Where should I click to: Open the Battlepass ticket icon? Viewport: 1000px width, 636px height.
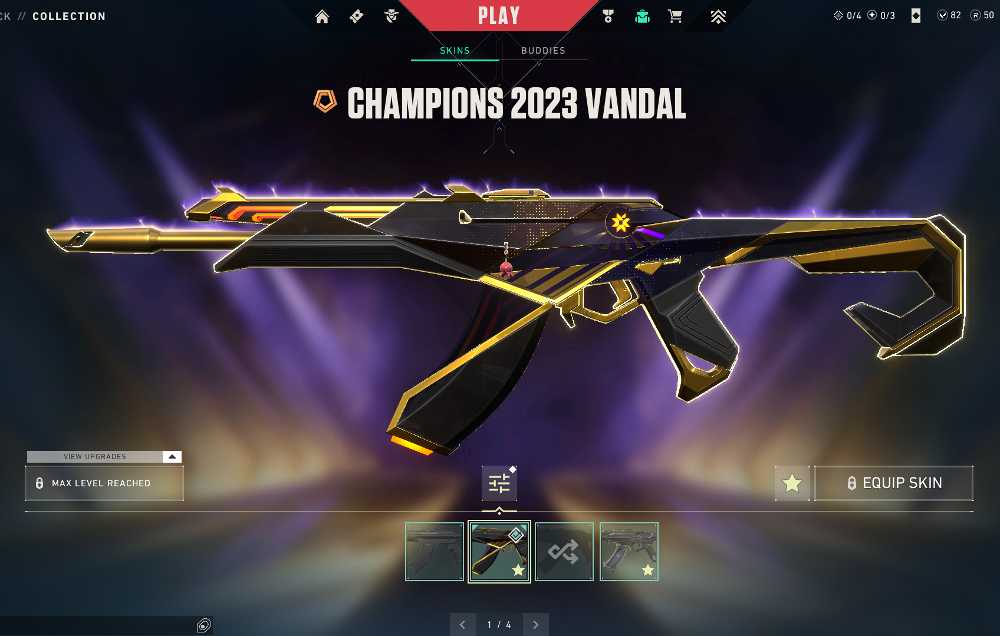pyautogui.click(x=357, y=16)
